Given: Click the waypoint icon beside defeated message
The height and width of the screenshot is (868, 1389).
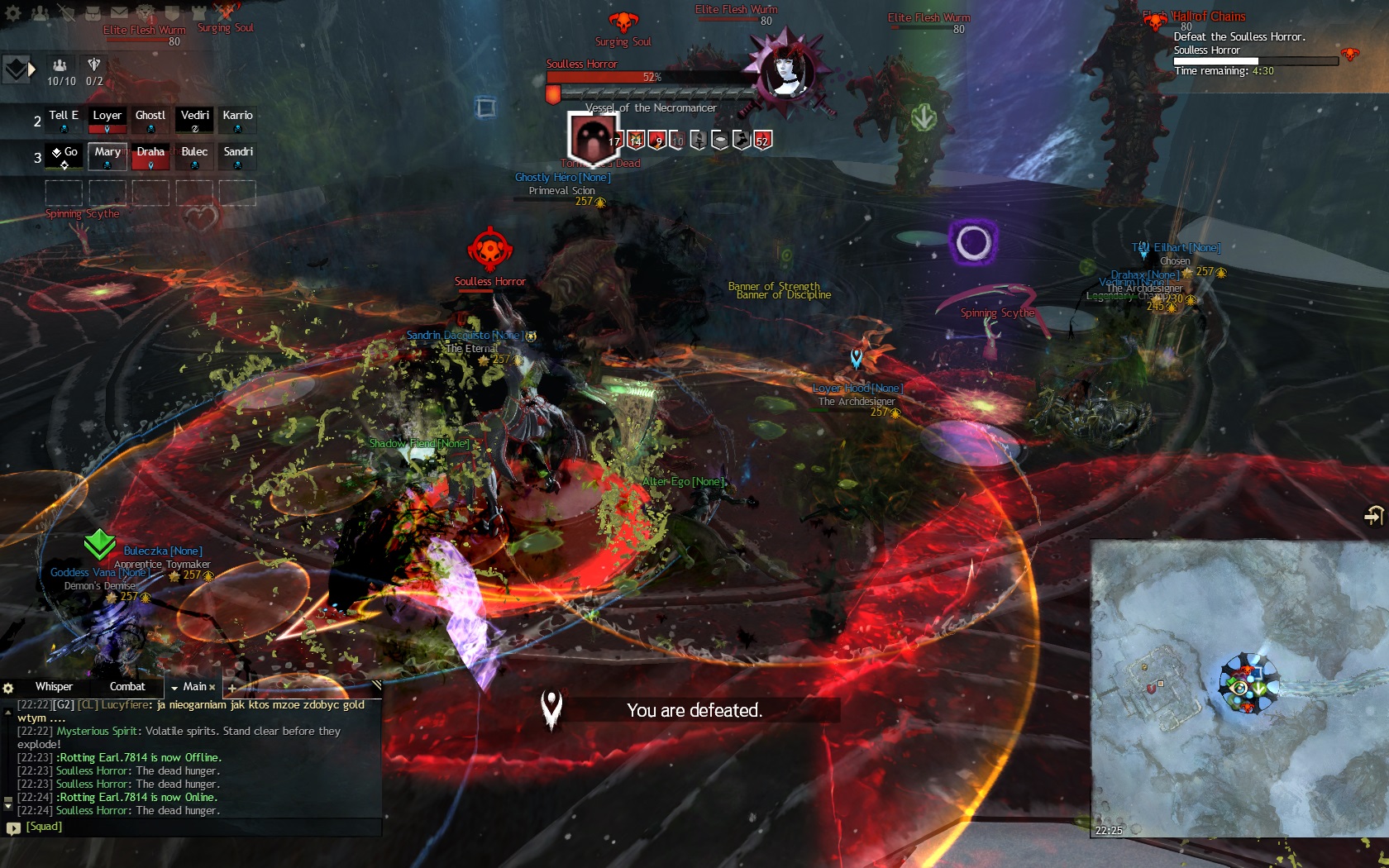Looking at the screenshot, I should tap(551, 708).
